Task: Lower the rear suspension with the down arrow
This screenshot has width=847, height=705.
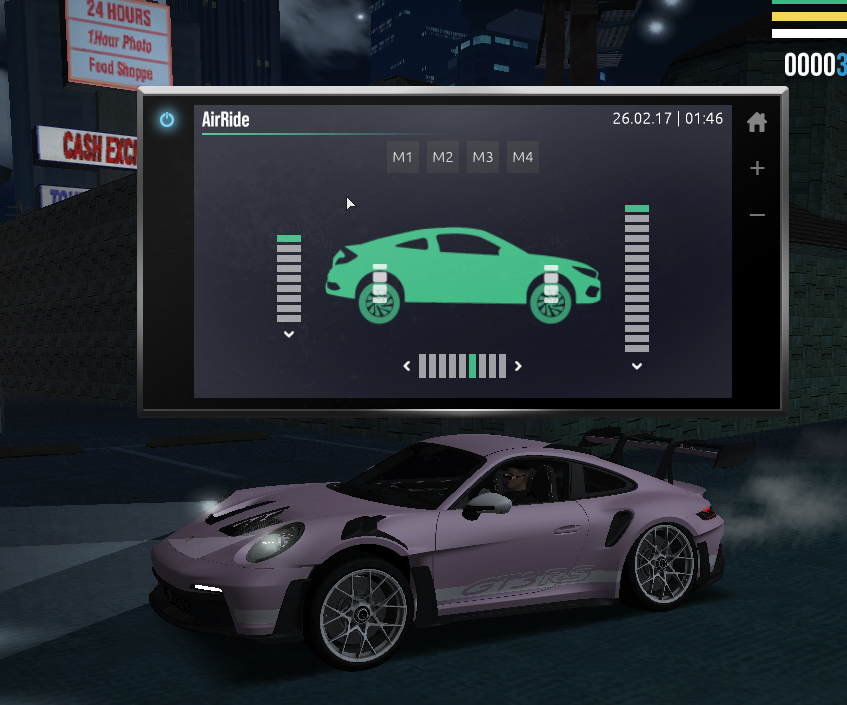Action: tap(289, 334)
